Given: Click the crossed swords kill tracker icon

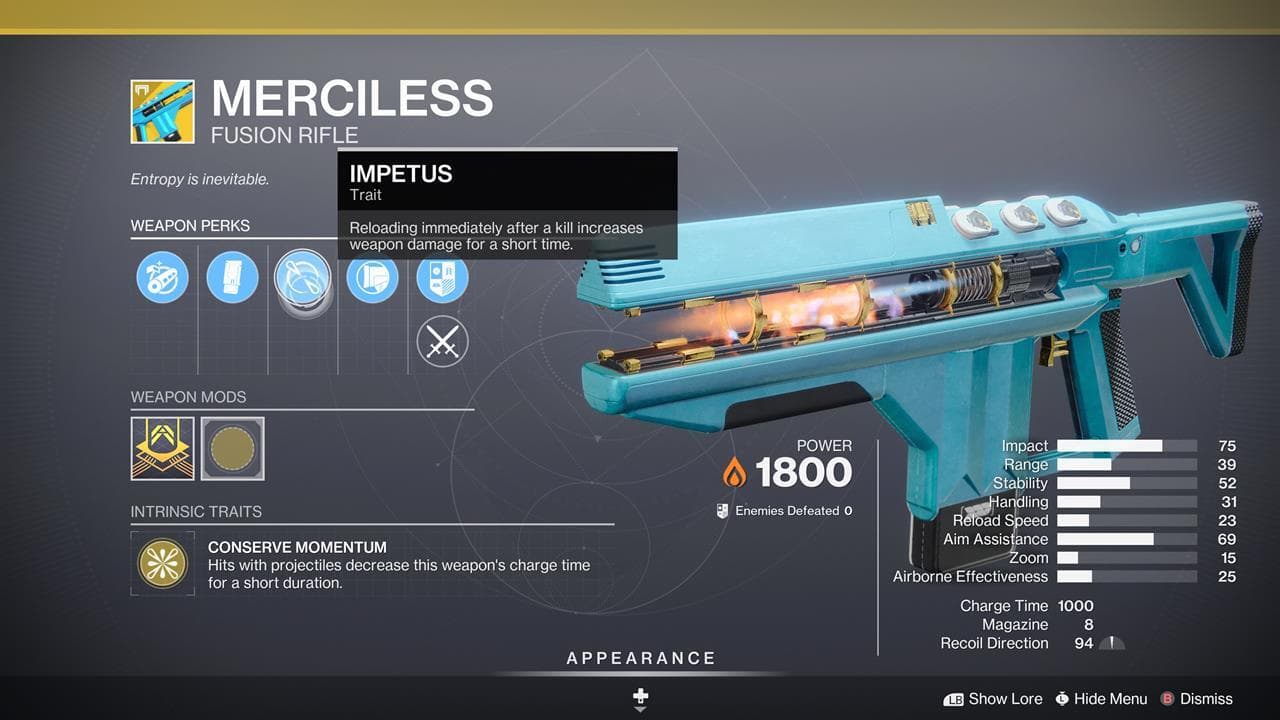Looking at the screenshot, I should coord(442,341).
